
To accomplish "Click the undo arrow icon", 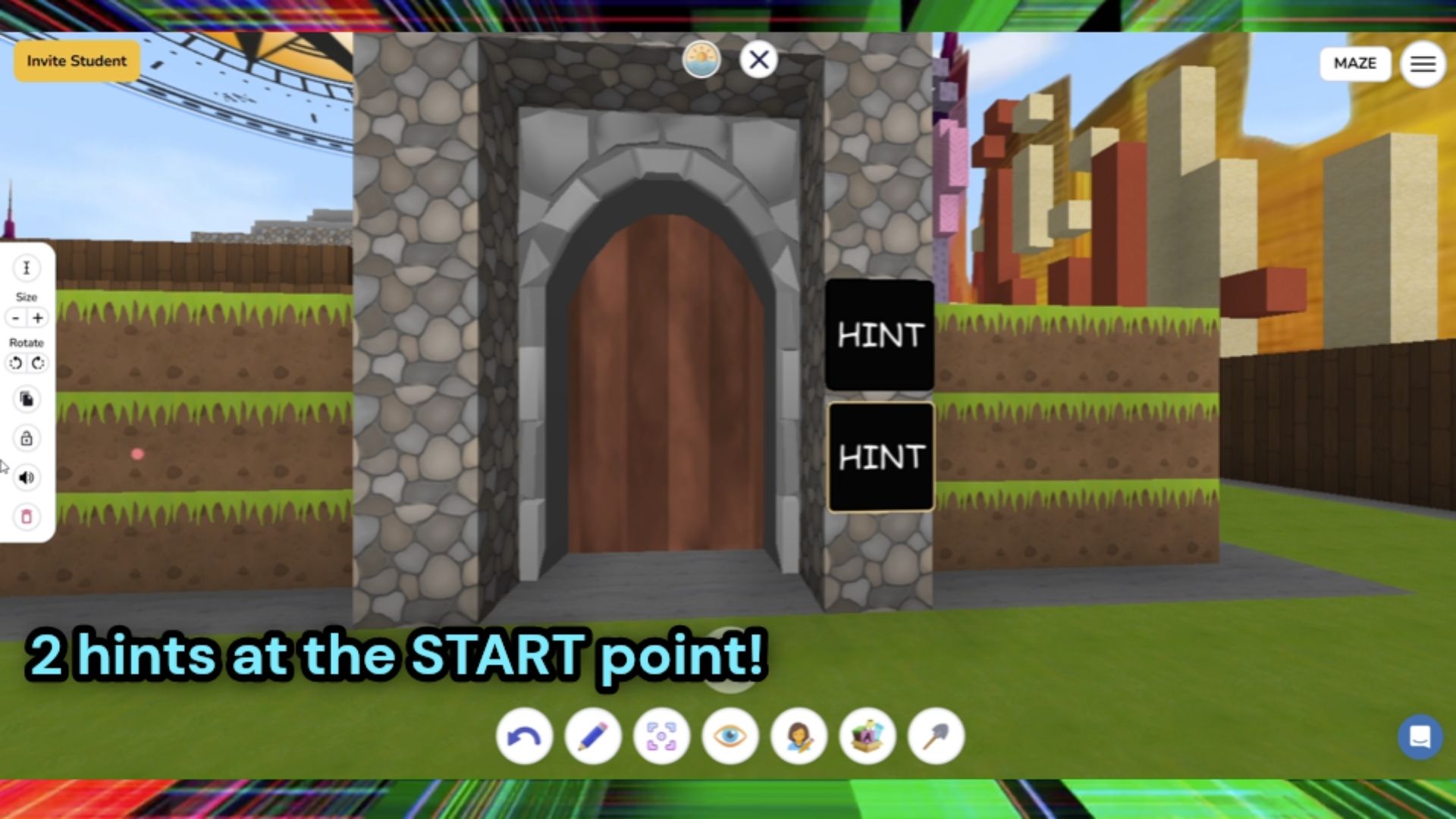I will pyautogui.click(x=524, y=736).
